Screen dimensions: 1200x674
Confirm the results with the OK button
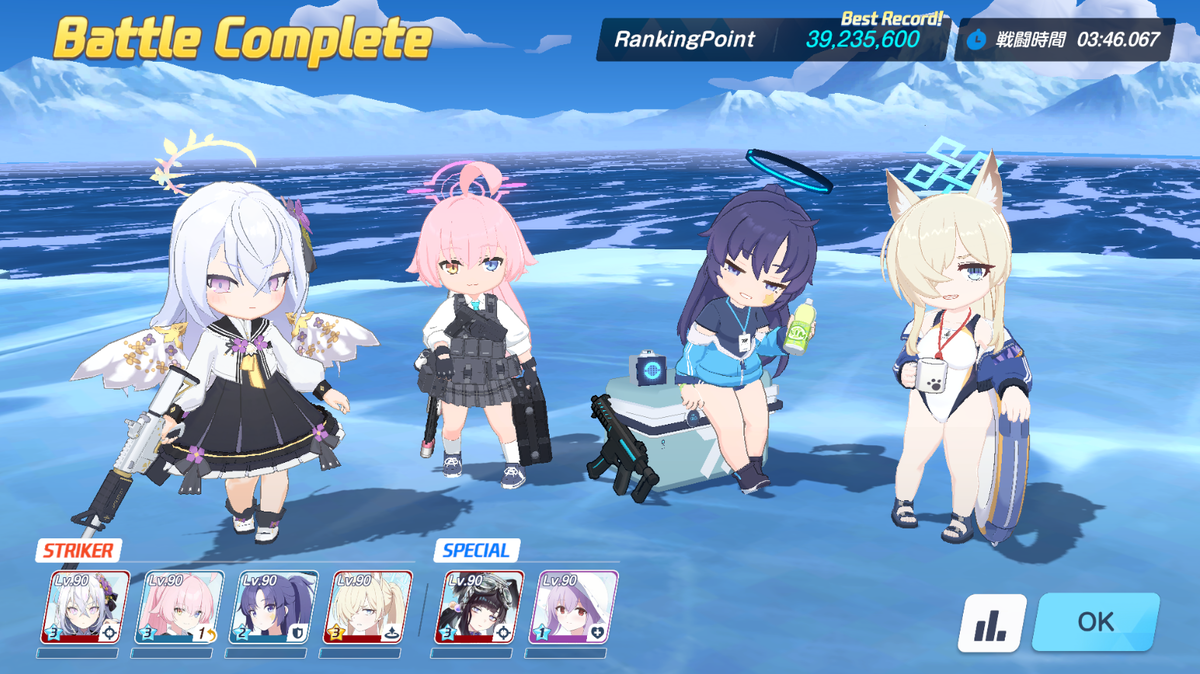point(1095,622)
